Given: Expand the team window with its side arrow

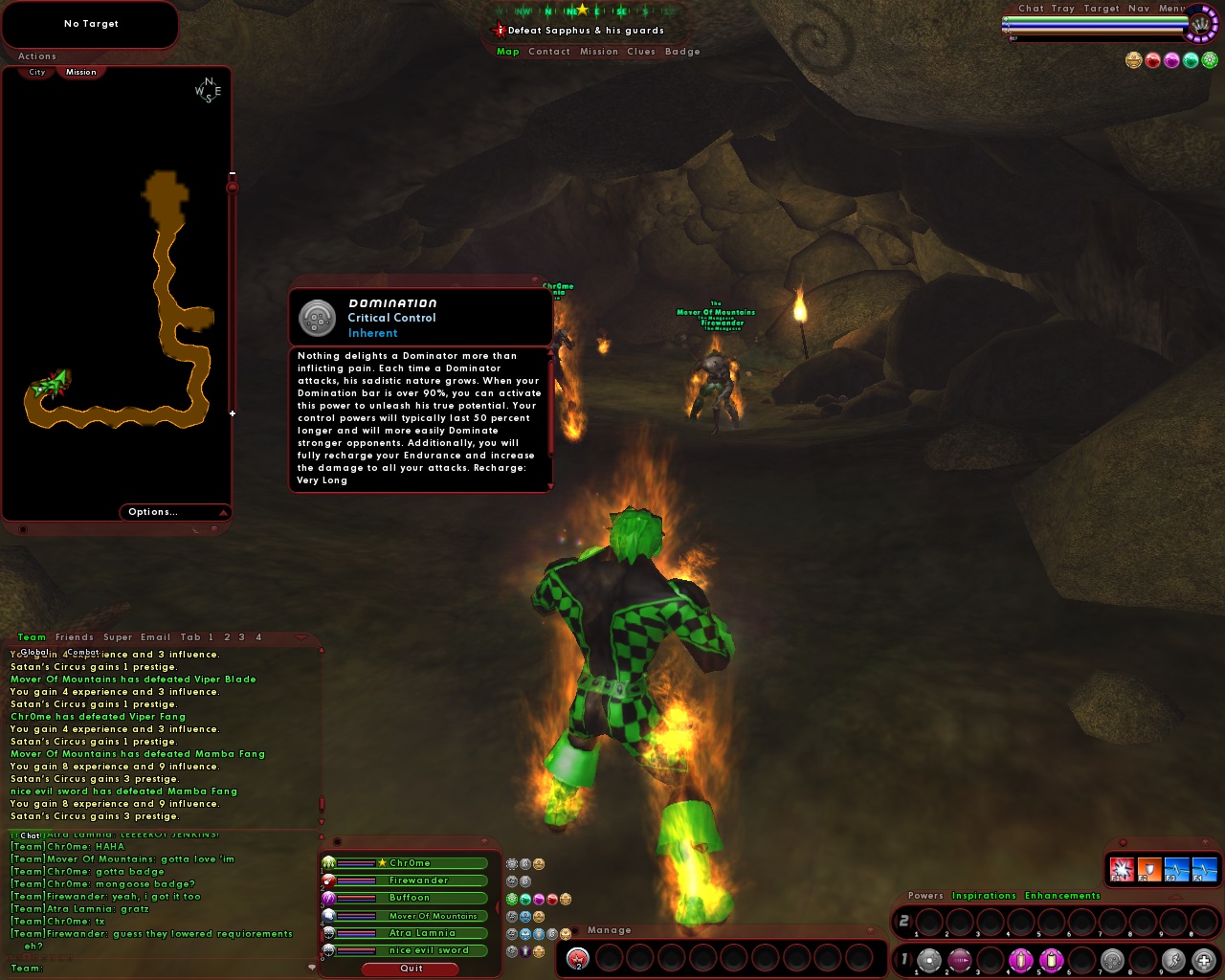Looking at the screenshot, I should point(497,906).
